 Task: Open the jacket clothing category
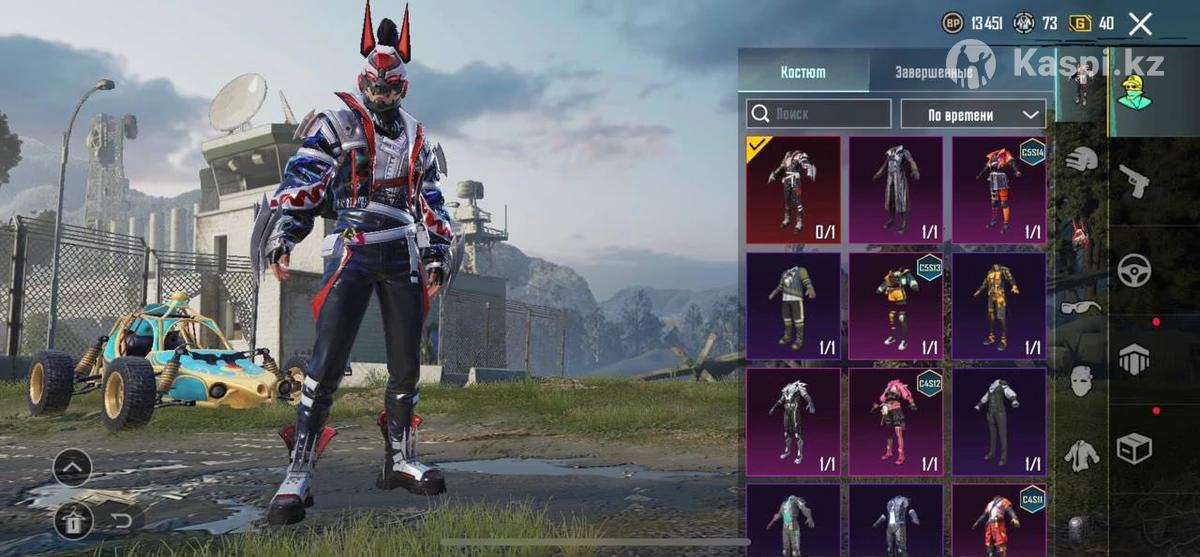click(x=1080, y=455)
